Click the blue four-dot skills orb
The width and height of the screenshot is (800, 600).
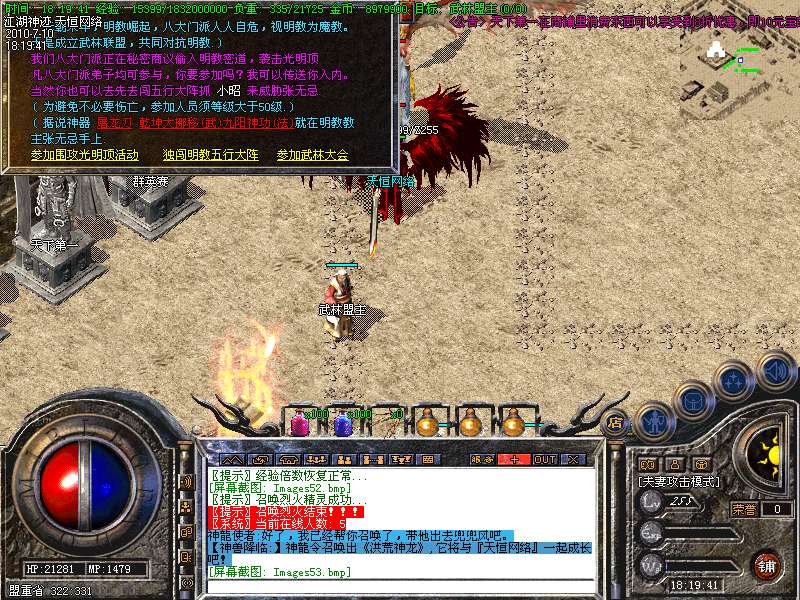coord(735,381)
